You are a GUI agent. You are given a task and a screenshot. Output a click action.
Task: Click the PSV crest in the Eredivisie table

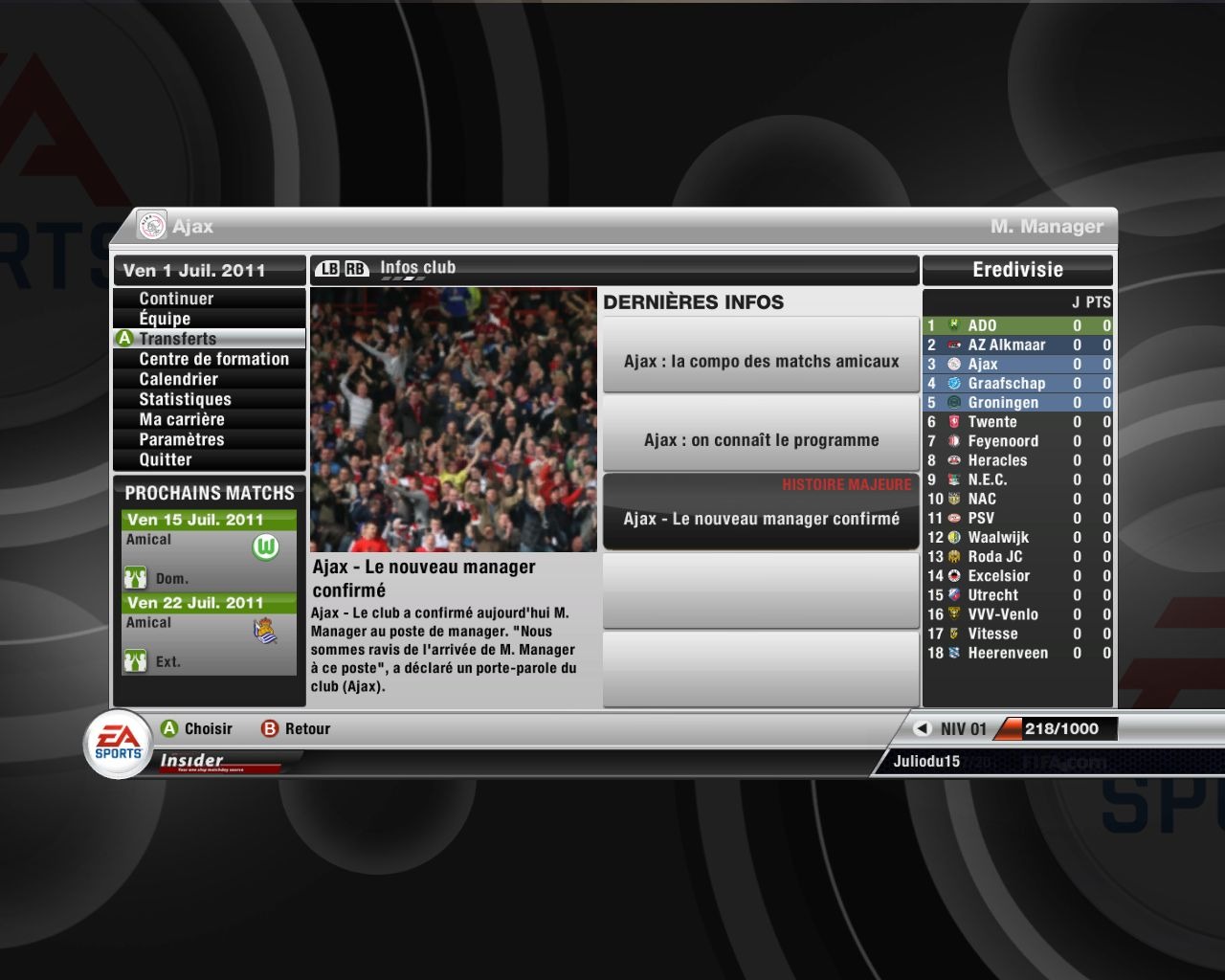coord(953,518)
